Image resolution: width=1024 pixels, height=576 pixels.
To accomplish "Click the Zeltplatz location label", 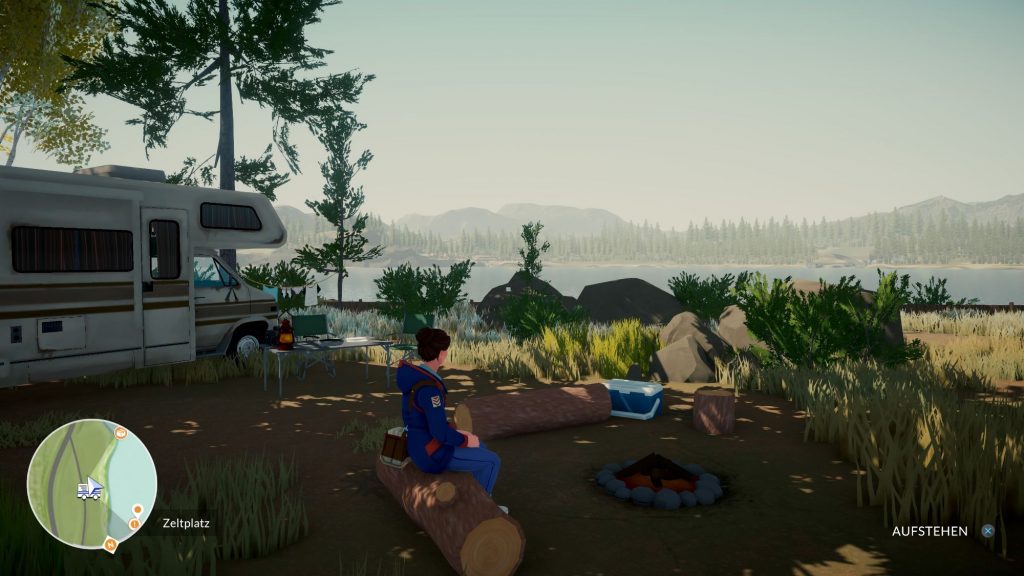I will (x=186, y=523).
